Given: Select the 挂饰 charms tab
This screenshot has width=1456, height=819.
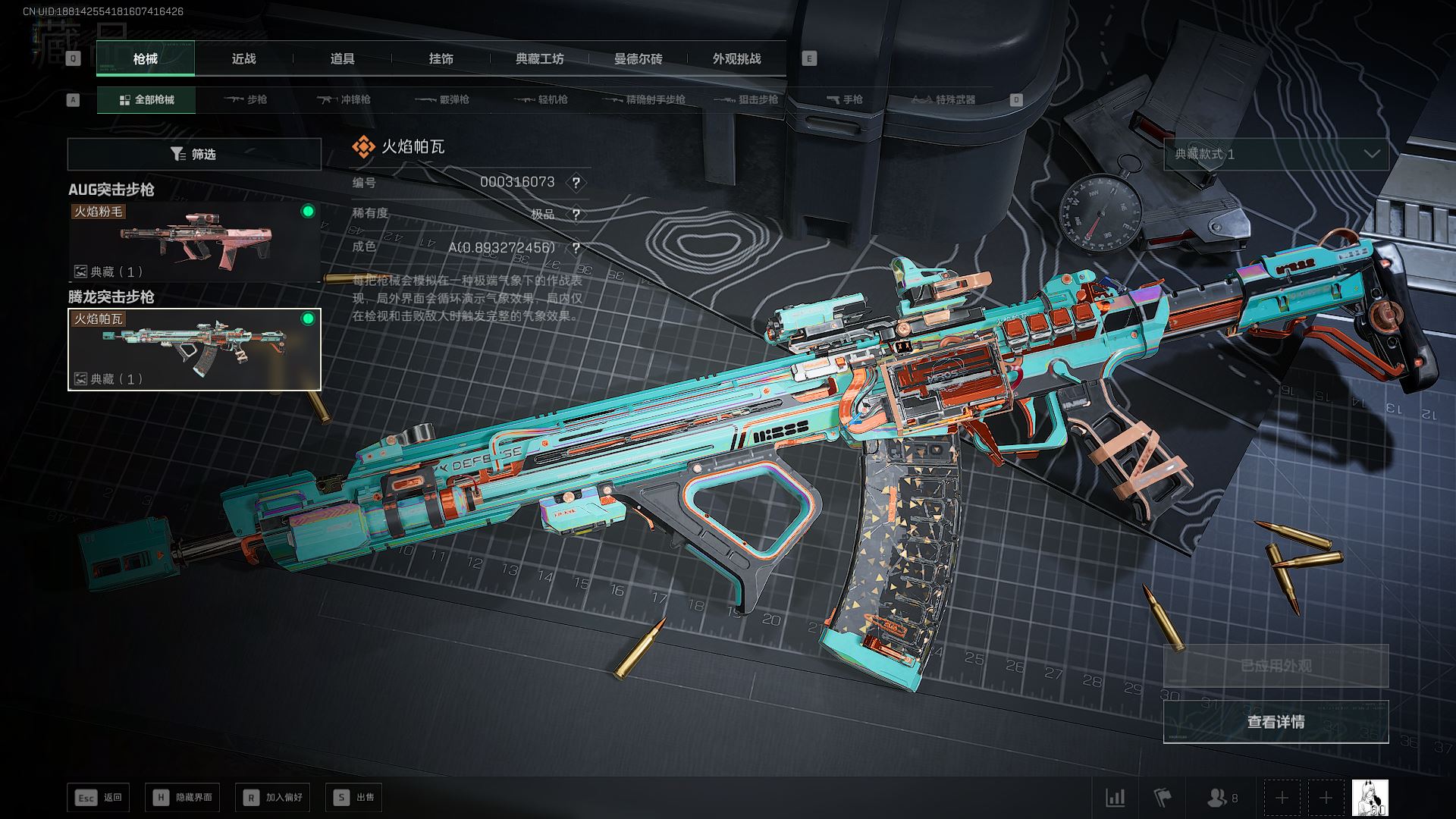Looking at the screenshot, I should (441, 59).
